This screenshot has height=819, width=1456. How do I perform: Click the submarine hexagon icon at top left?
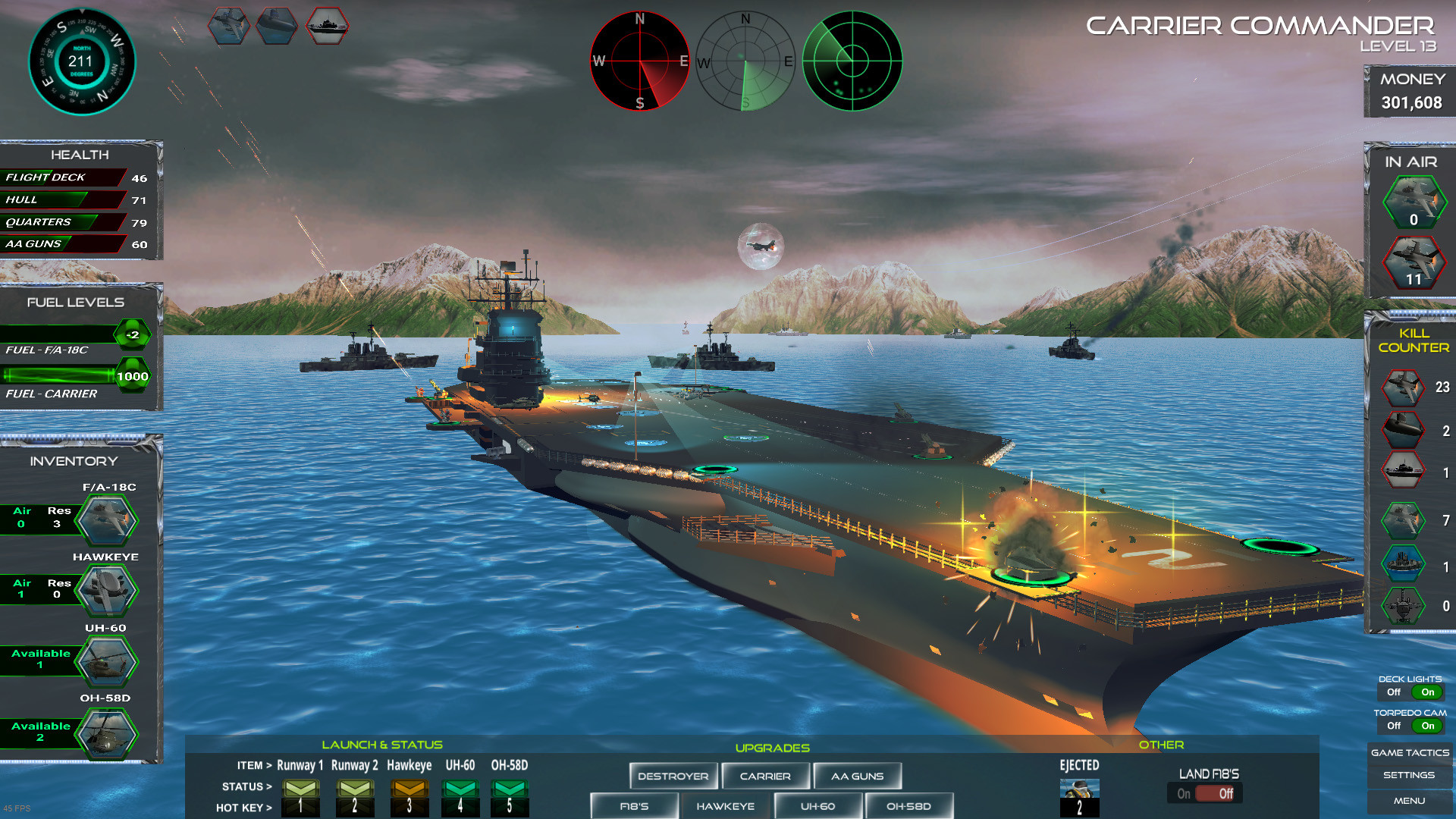click(x=276, y=25)
